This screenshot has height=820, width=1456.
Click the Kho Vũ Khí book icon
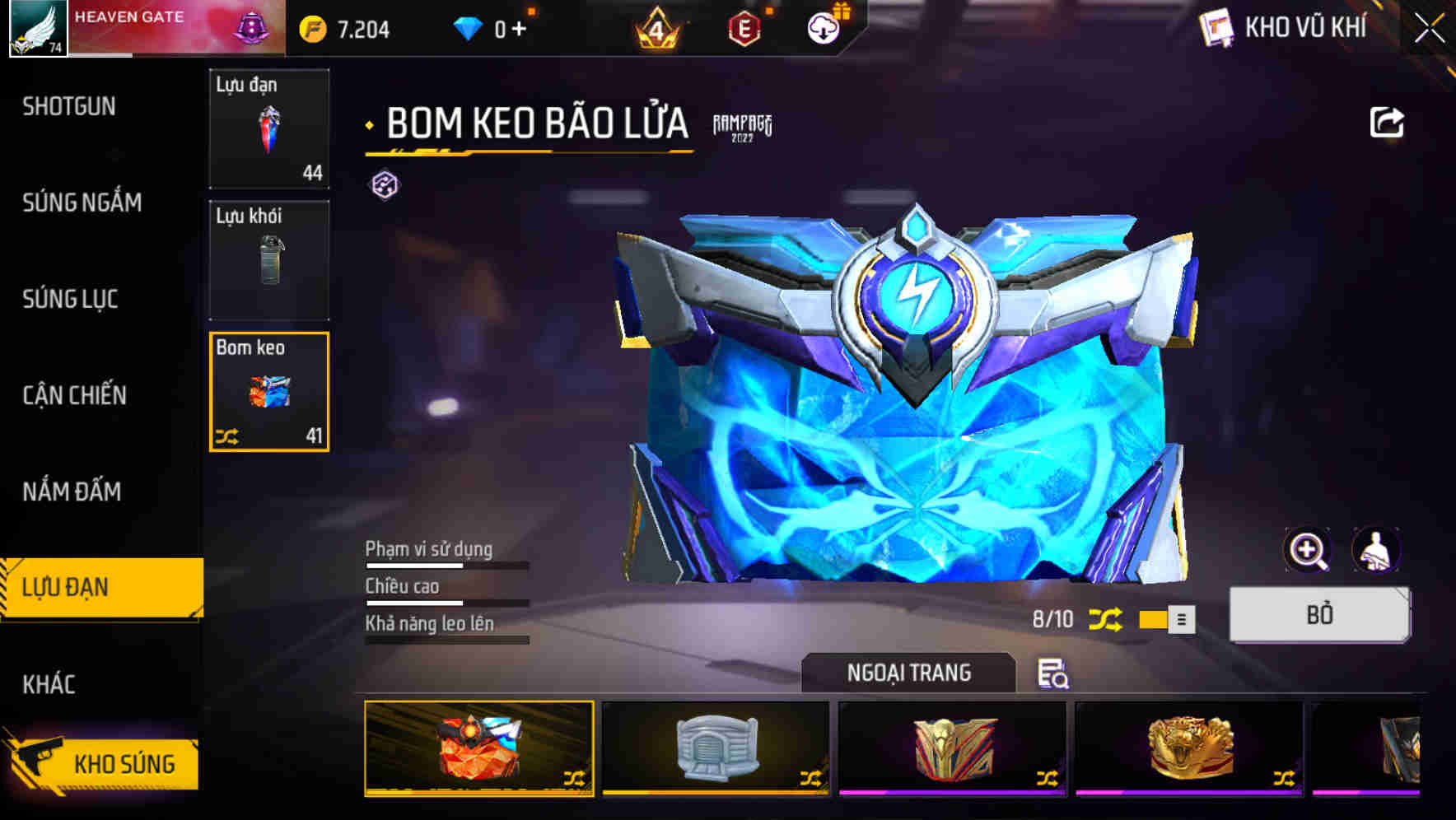[x=1215, y=26]
